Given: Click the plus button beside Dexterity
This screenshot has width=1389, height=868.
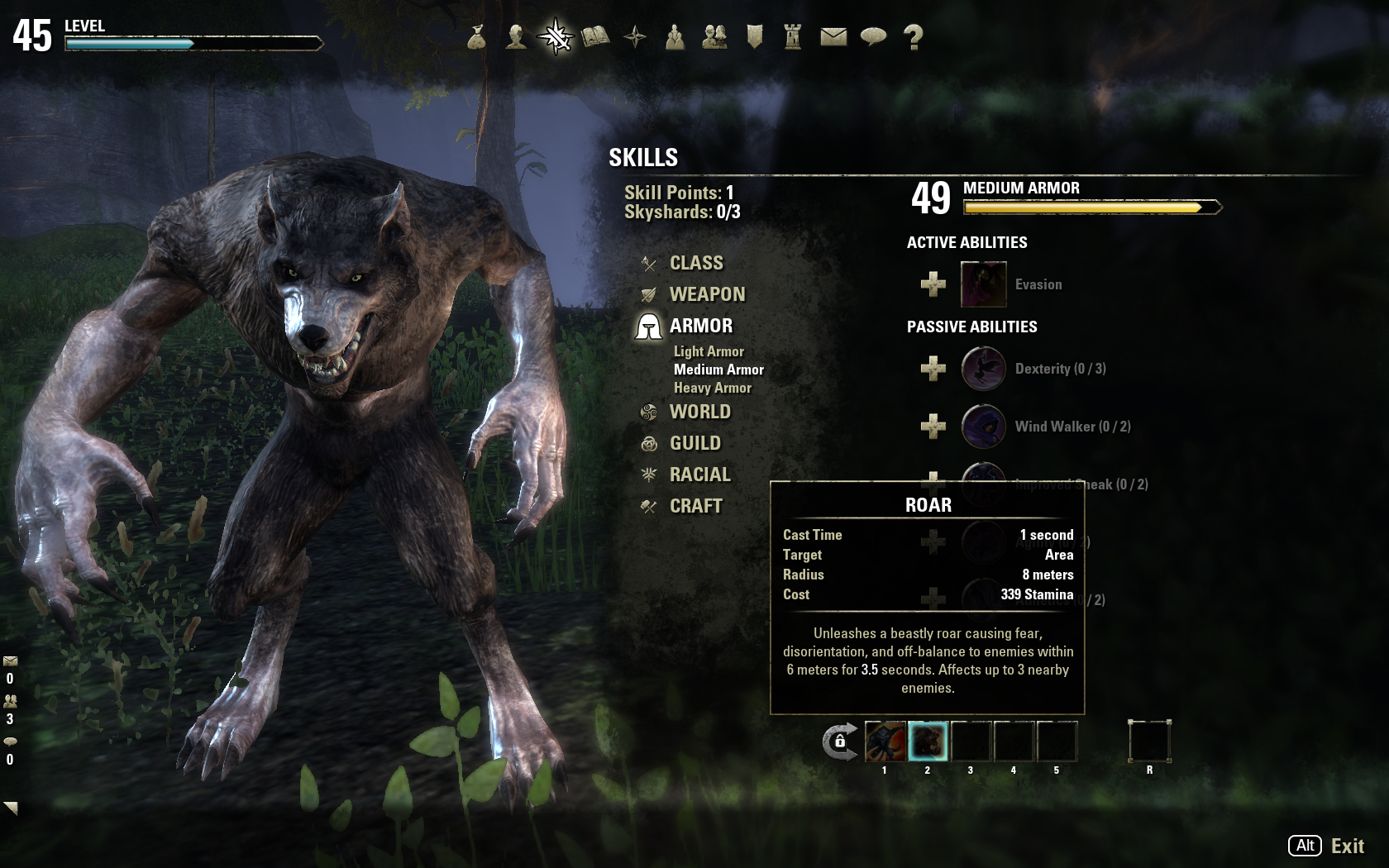Looking at the screenshot, I should click(933, 369).
